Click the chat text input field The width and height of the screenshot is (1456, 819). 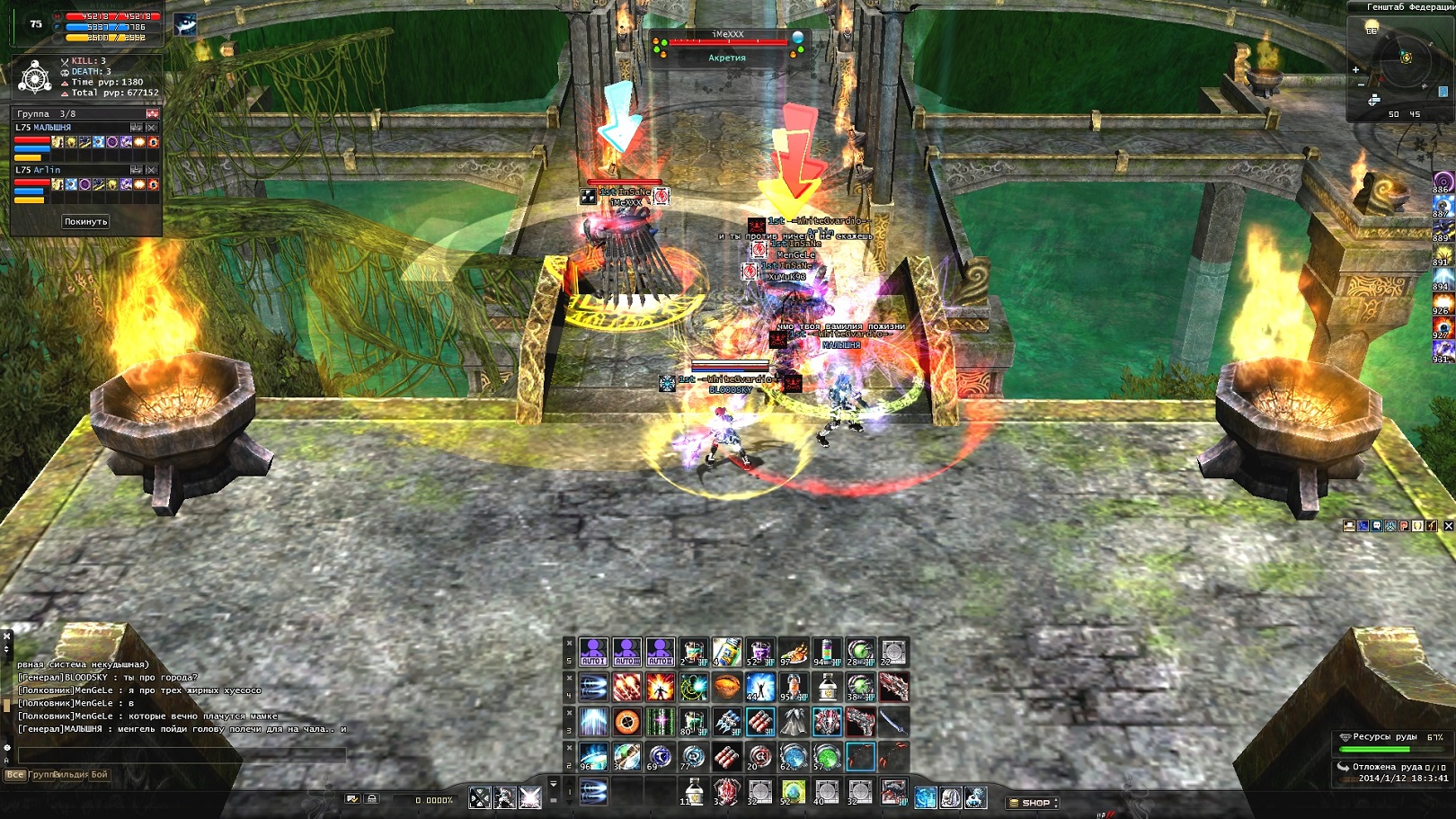(x=180, y=755)
